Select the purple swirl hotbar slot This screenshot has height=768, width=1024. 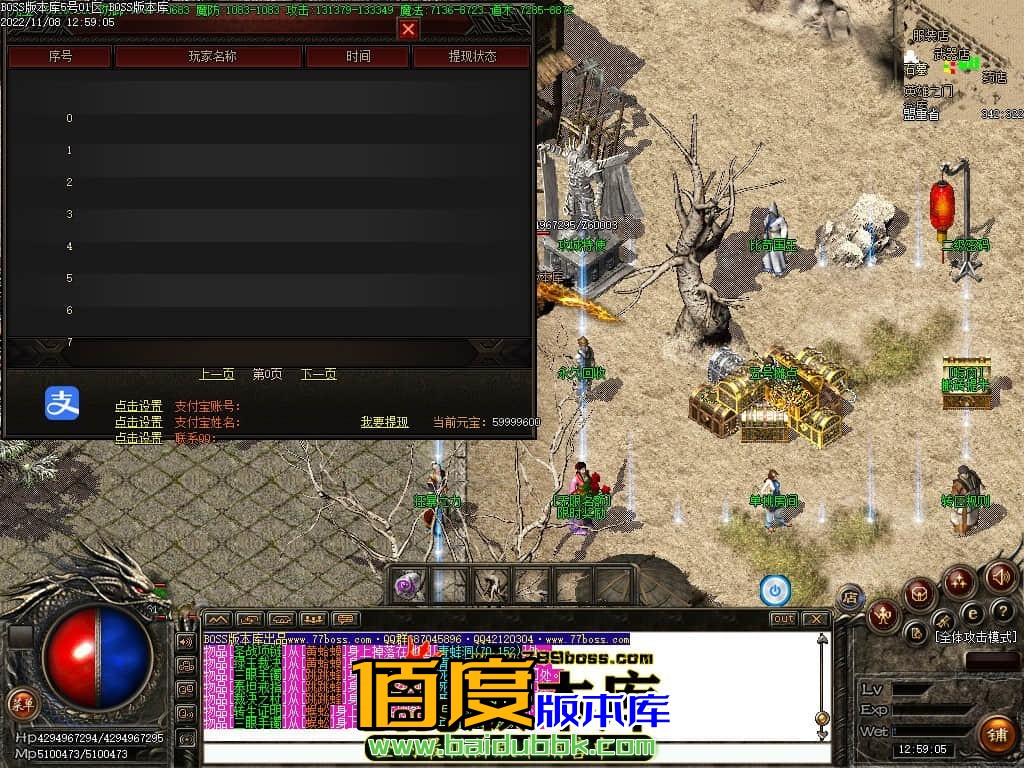click(408, 586)
